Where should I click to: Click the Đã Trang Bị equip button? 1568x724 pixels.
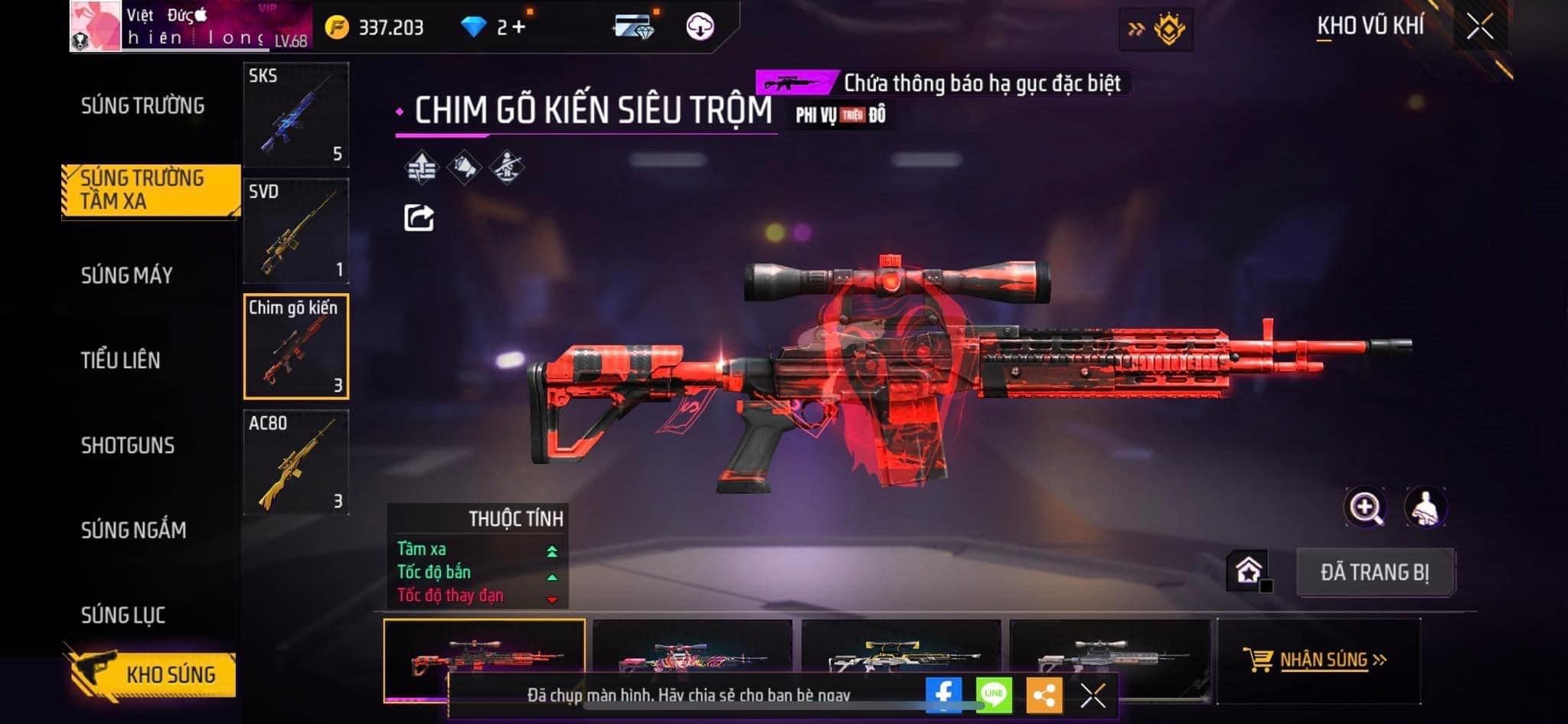coord(1375,572)
